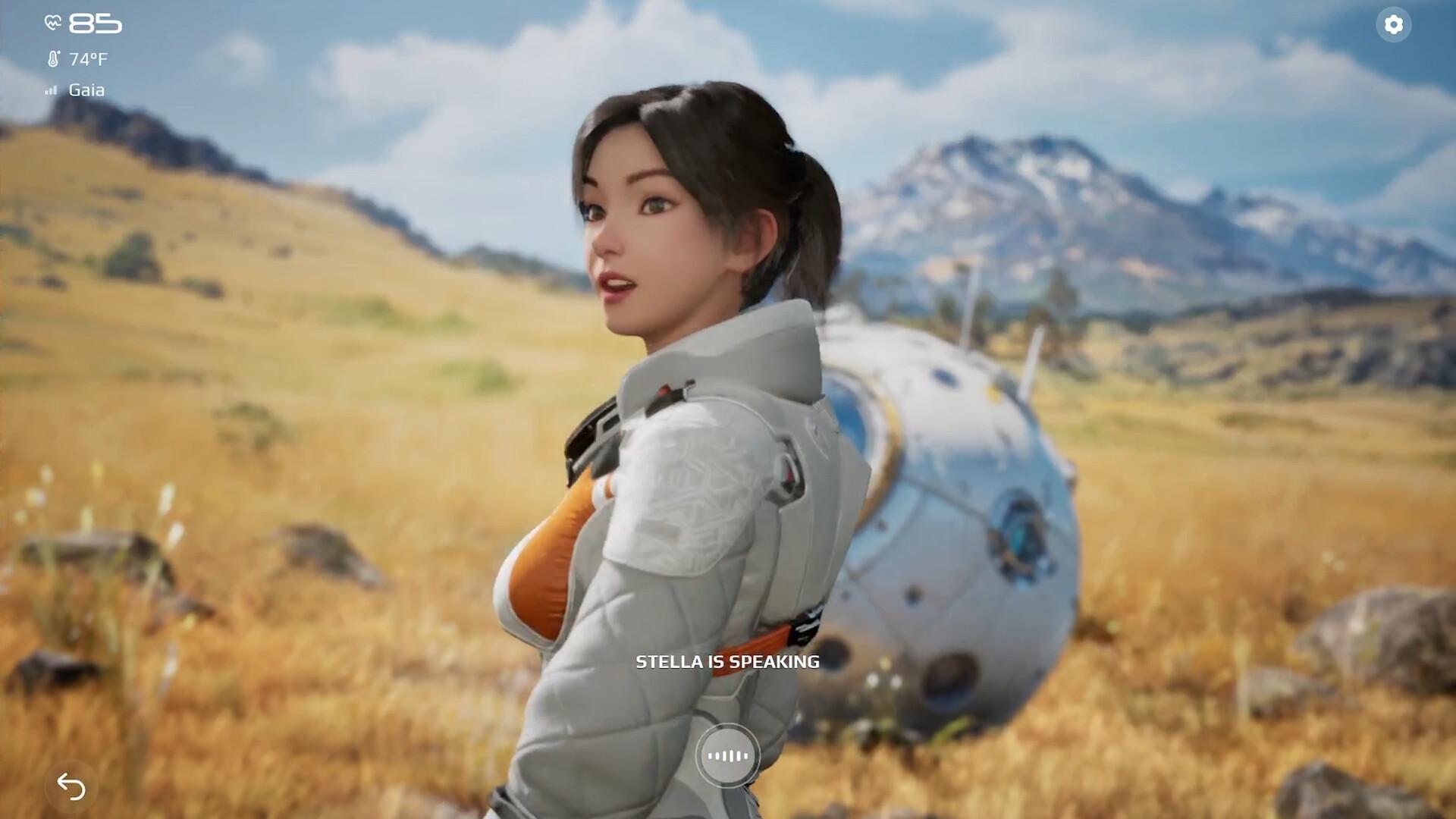Go back using the return arrow button

pyautogui.click(x=70, y=788)
